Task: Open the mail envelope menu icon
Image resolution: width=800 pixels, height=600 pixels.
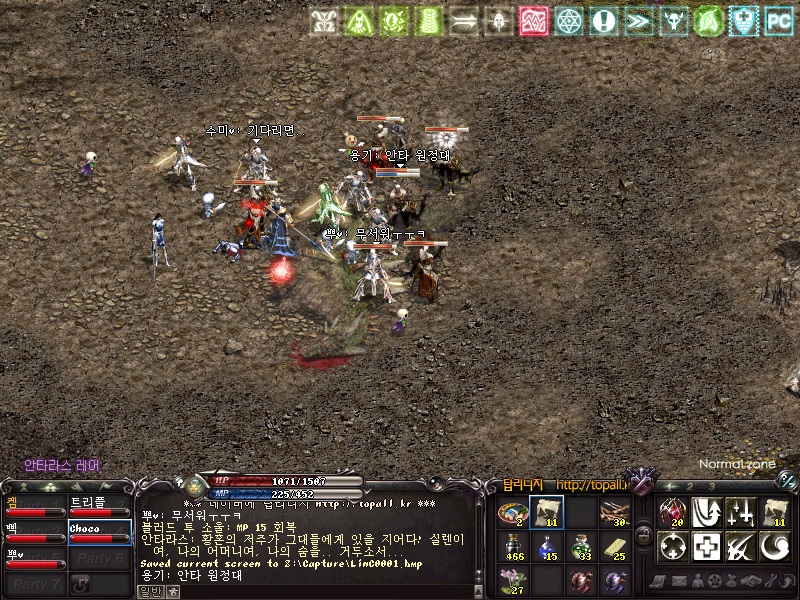Action: coord(678,580)
